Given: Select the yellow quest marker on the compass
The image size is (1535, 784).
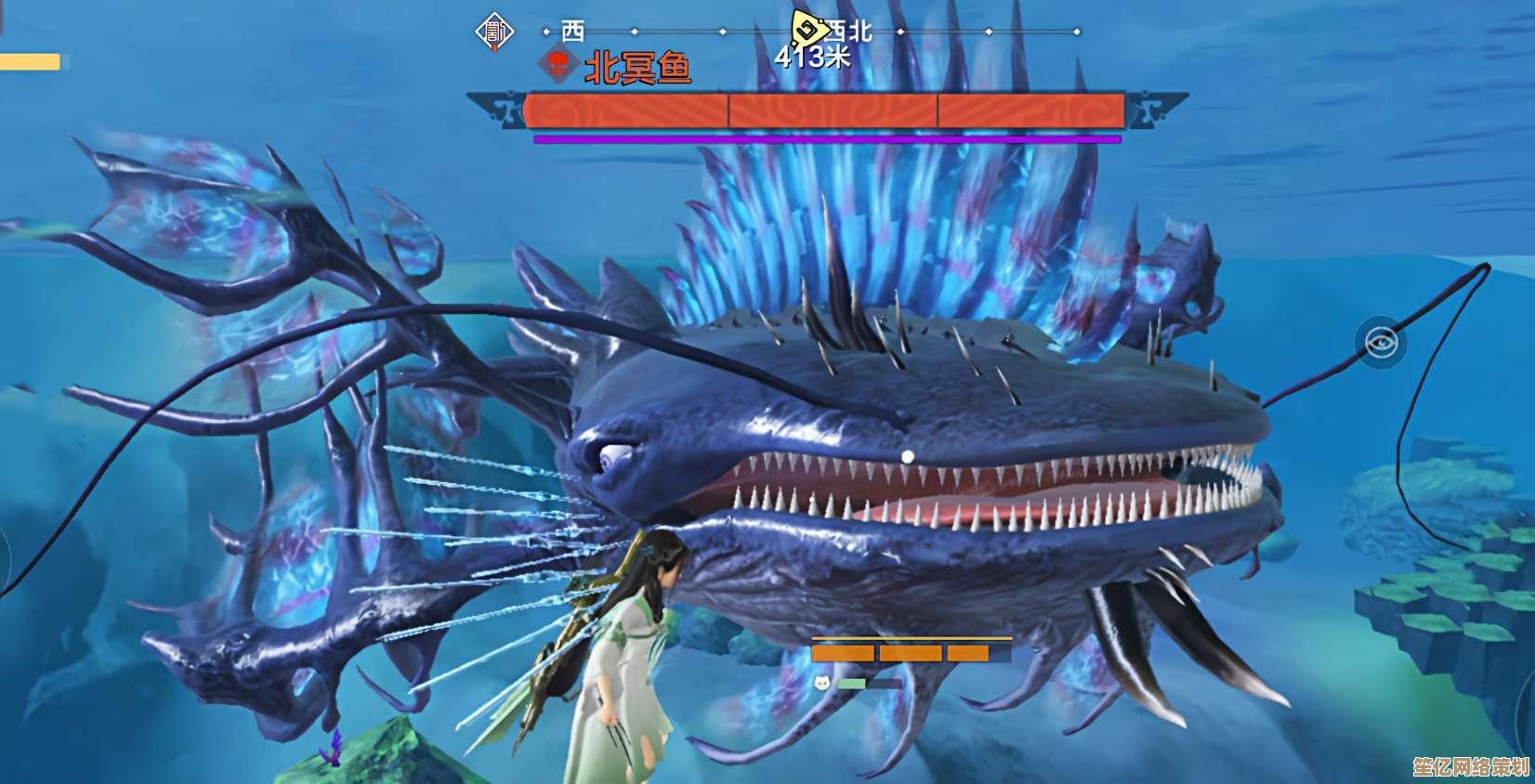Looking at the screenshot, I should (x=807, y=27).
